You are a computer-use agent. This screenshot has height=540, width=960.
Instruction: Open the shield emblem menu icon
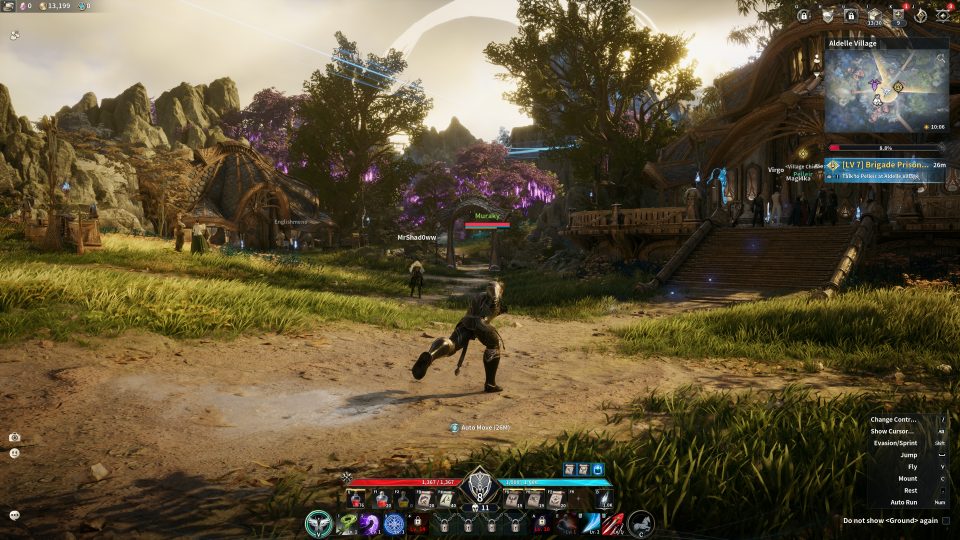click(x=827, y=16)
